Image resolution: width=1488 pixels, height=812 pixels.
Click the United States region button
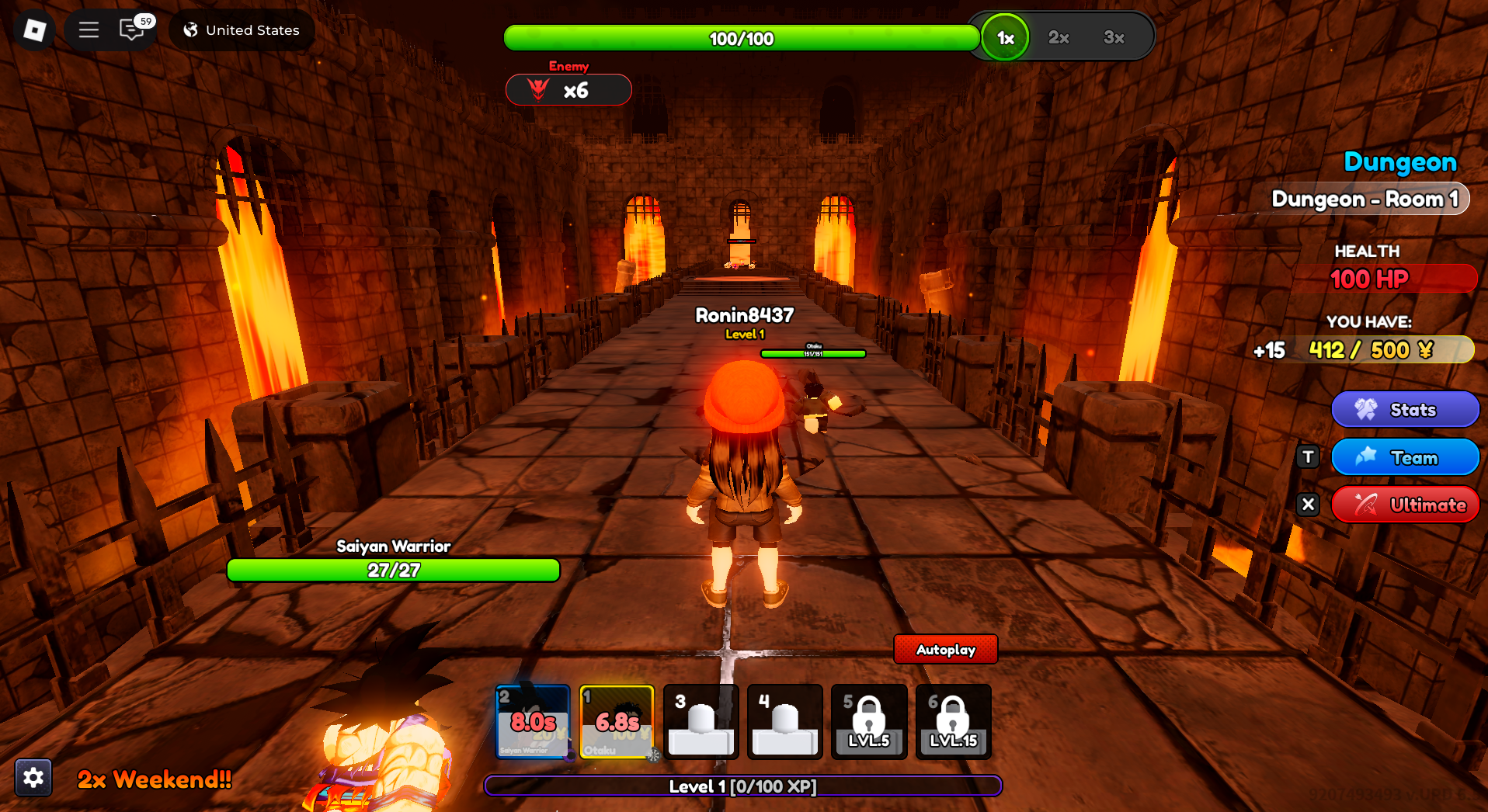coord(242,30)
